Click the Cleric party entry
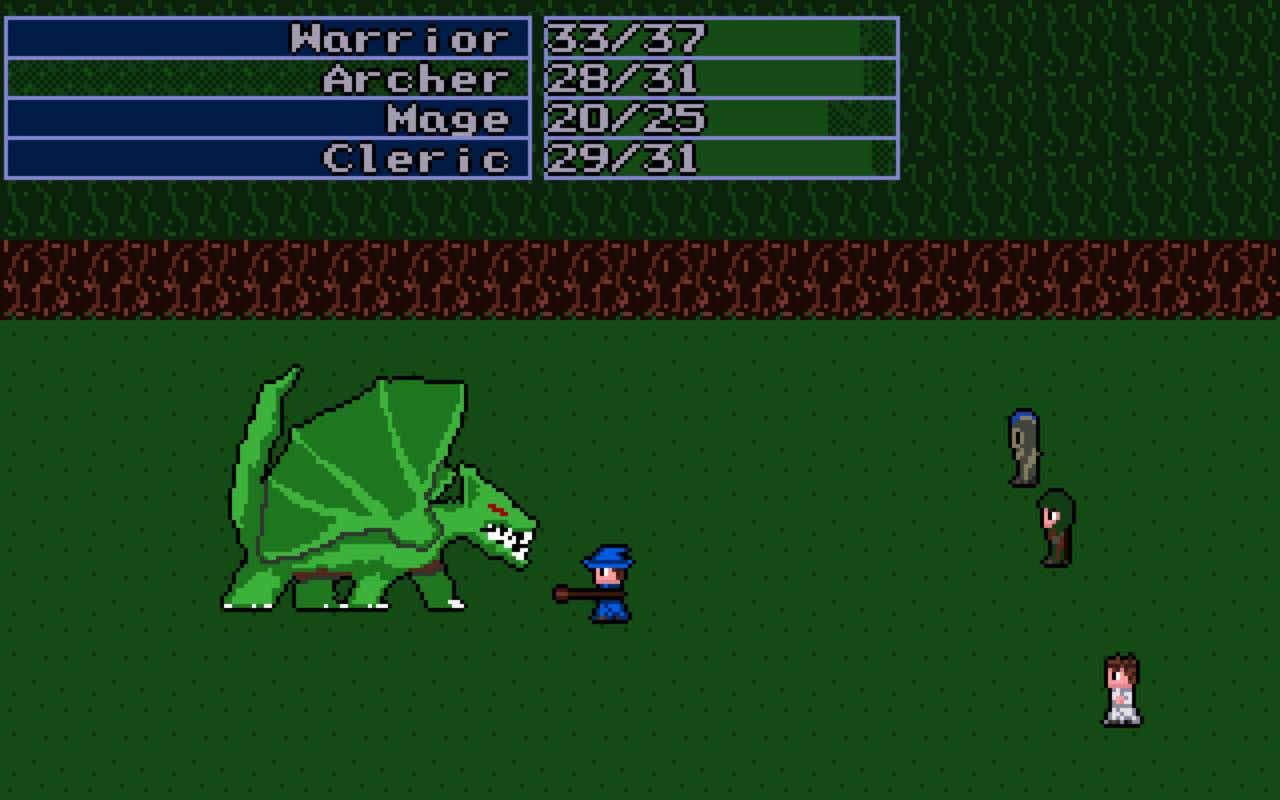The image size is (1280, 800). coord(268,158)
